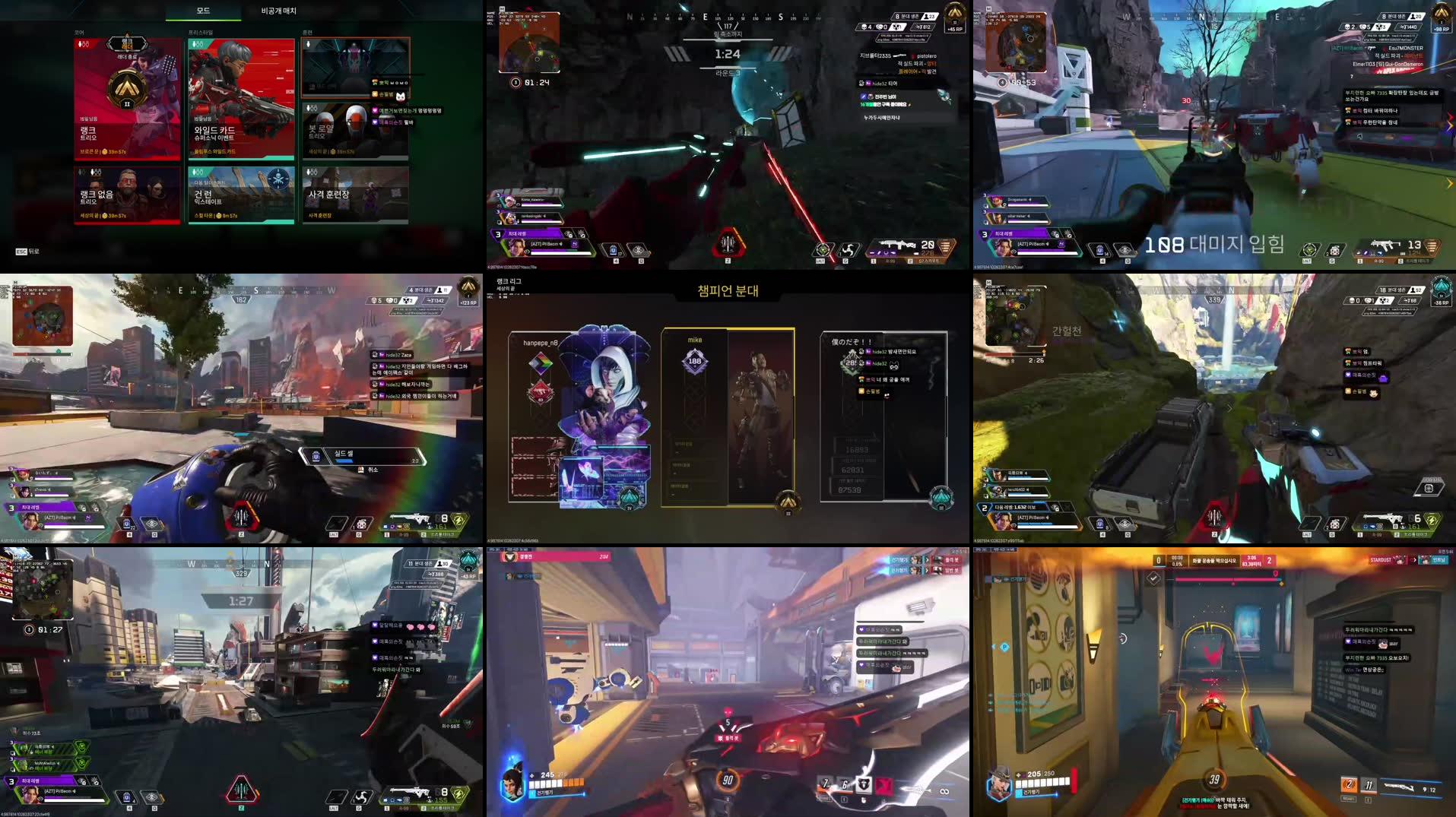Viewport: 1456px width, 817px height.
Task: Select the 모드 tab
Action: (x=204, y=11)
